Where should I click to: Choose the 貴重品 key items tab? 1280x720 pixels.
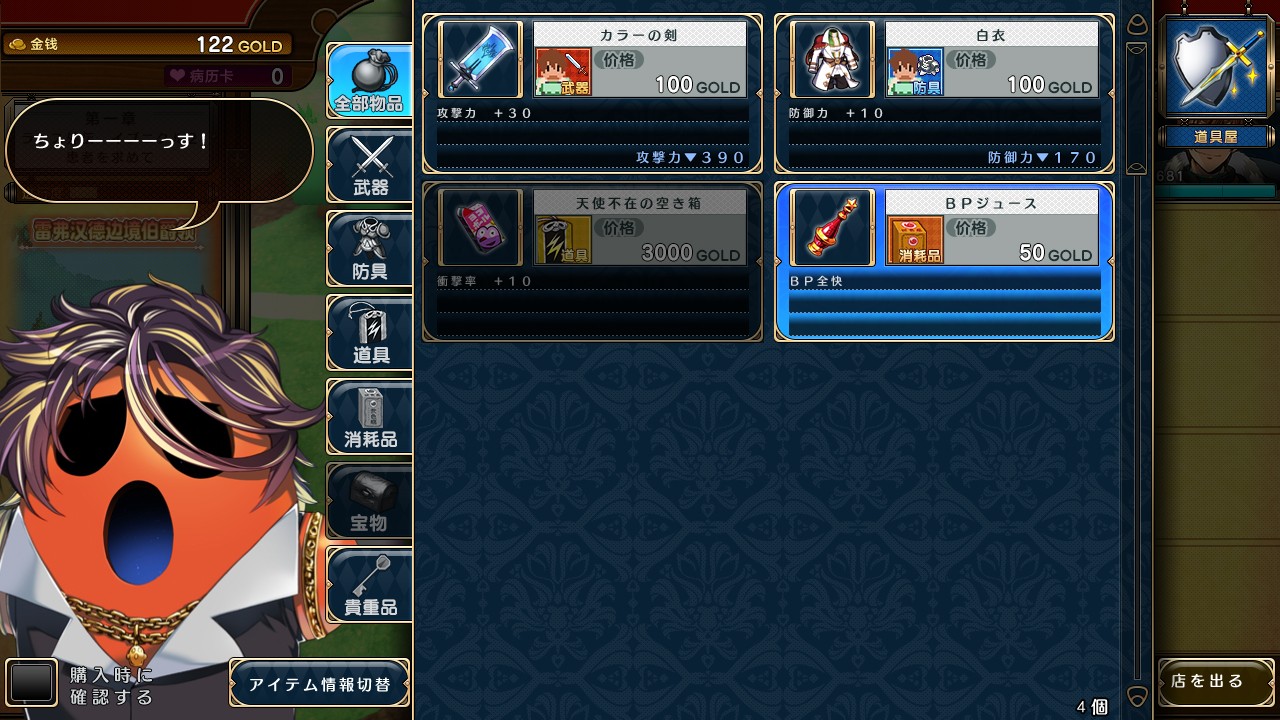370,585
